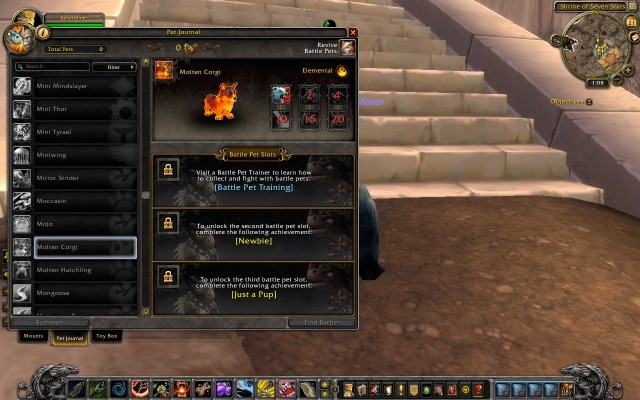Image resolution: width=640 pixels, height=400 pixels.
Task: Click the Summon button
Action: click(x=48, y=322)
